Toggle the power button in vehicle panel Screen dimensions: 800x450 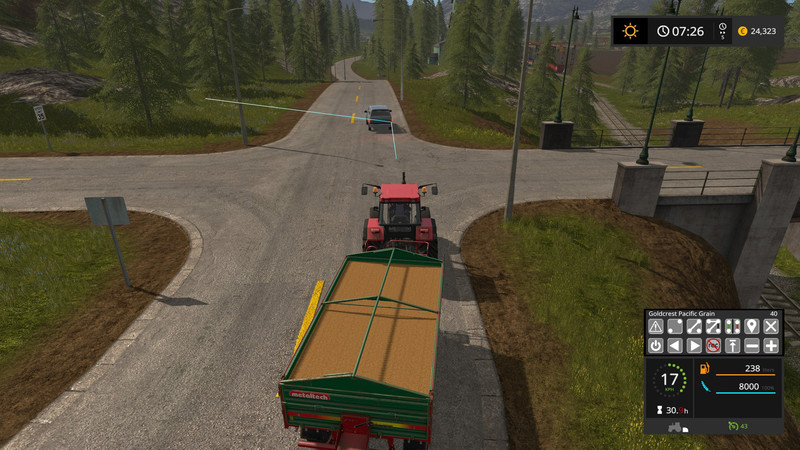coord(656,345)
